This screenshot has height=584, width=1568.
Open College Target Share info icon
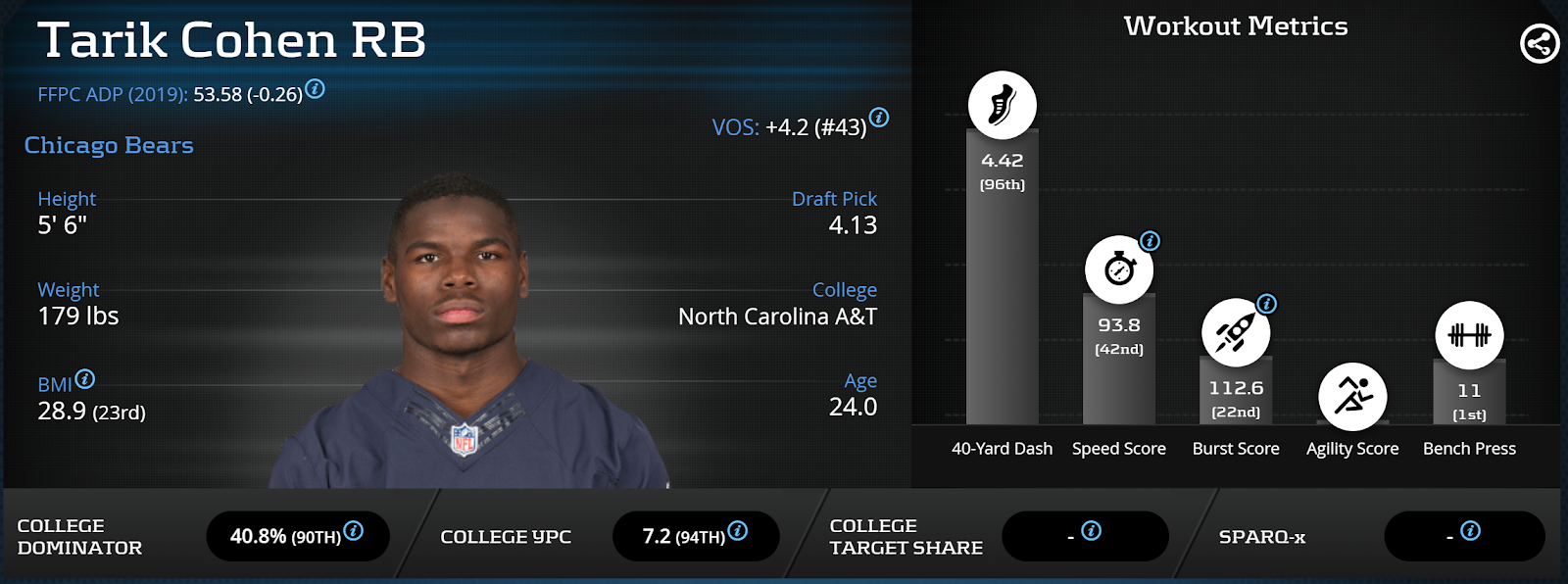[1091, 530]
